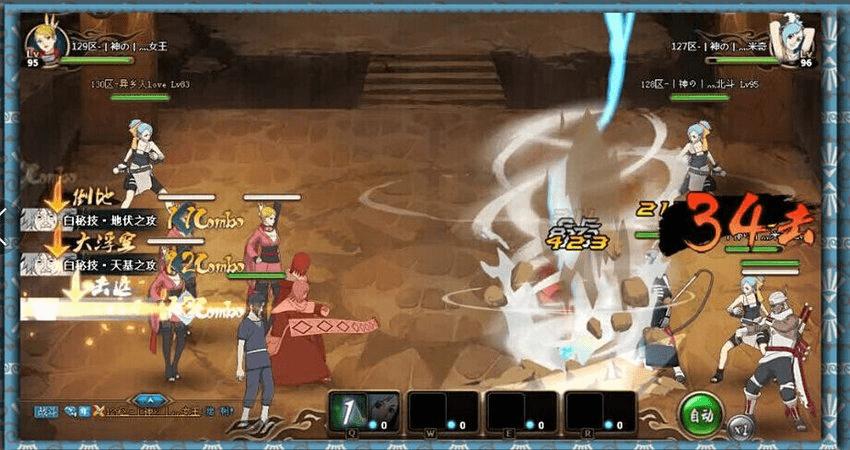850x450 pixels.
Task: Expand the chat panel with the up arrow
Action: pyautogui.click(x=150, y=401)
